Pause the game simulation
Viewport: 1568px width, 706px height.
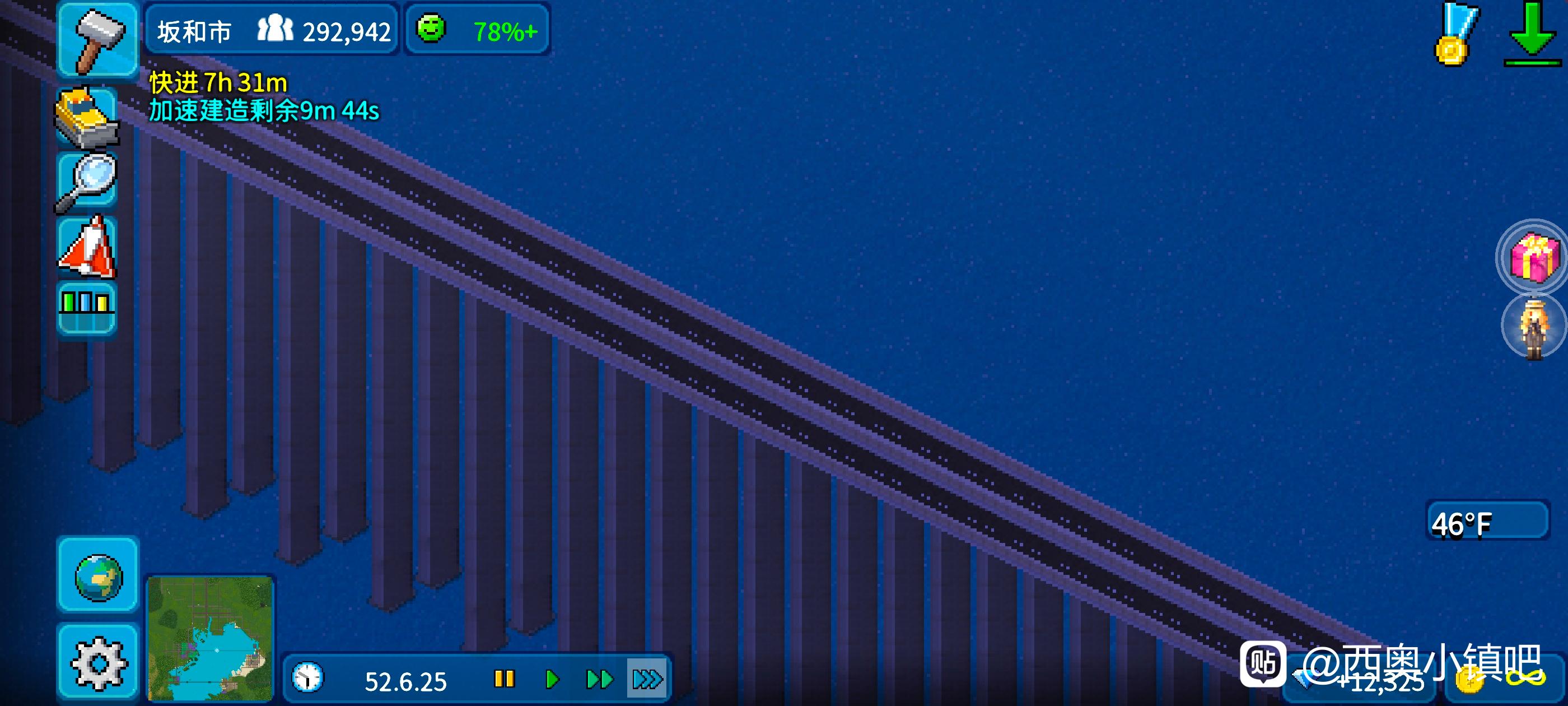click(504, 679)
